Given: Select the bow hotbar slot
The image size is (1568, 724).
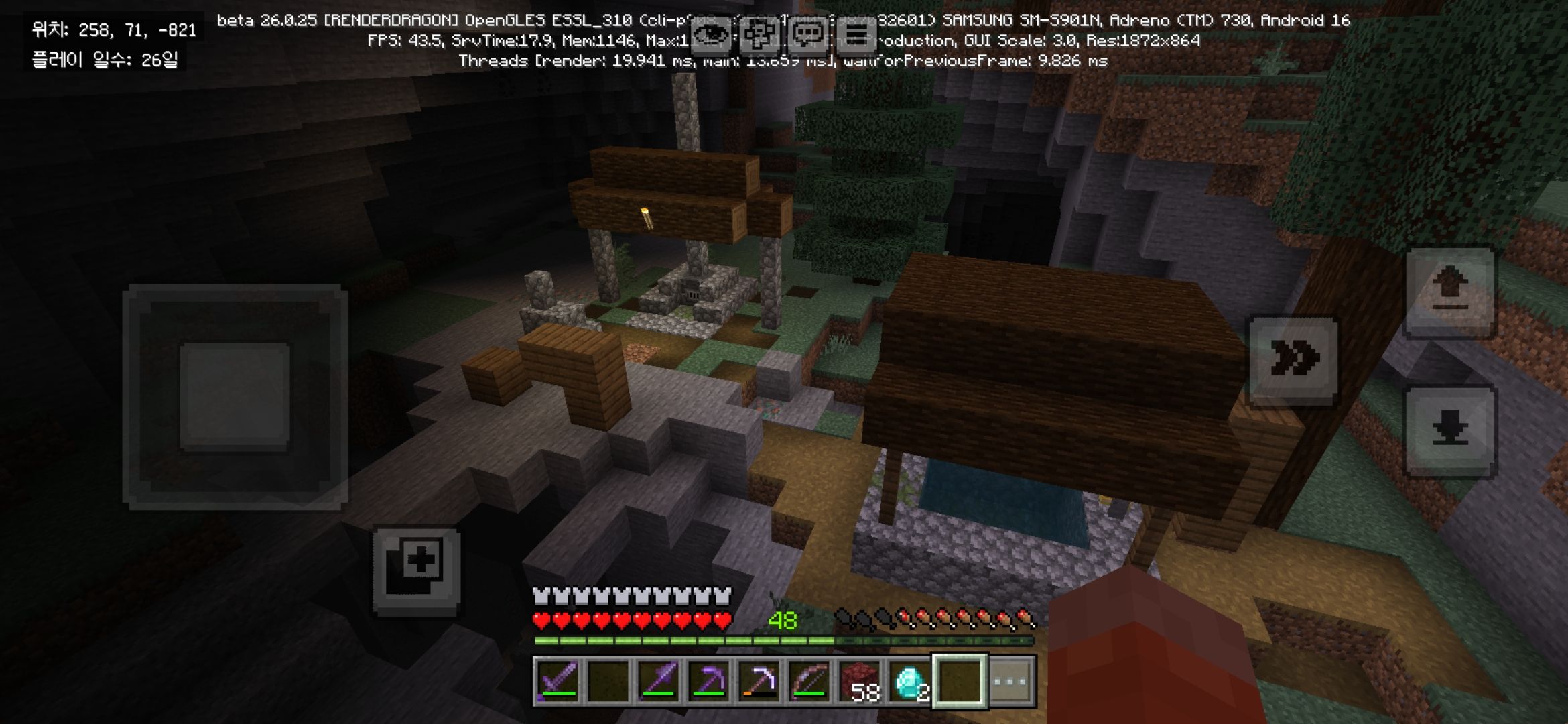Looking at the screenshot, I should (809, 682).
